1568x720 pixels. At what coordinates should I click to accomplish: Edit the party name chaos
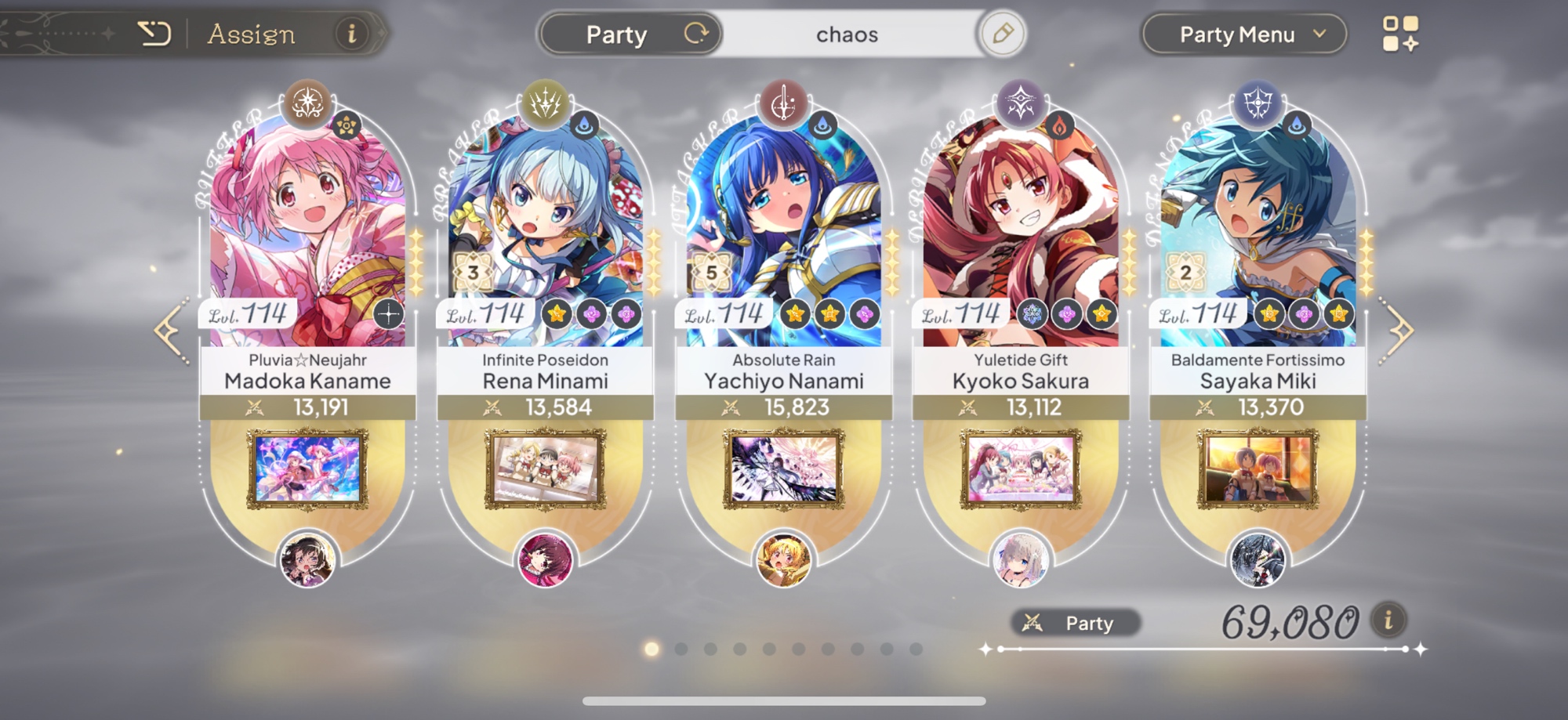[1002, 34]
